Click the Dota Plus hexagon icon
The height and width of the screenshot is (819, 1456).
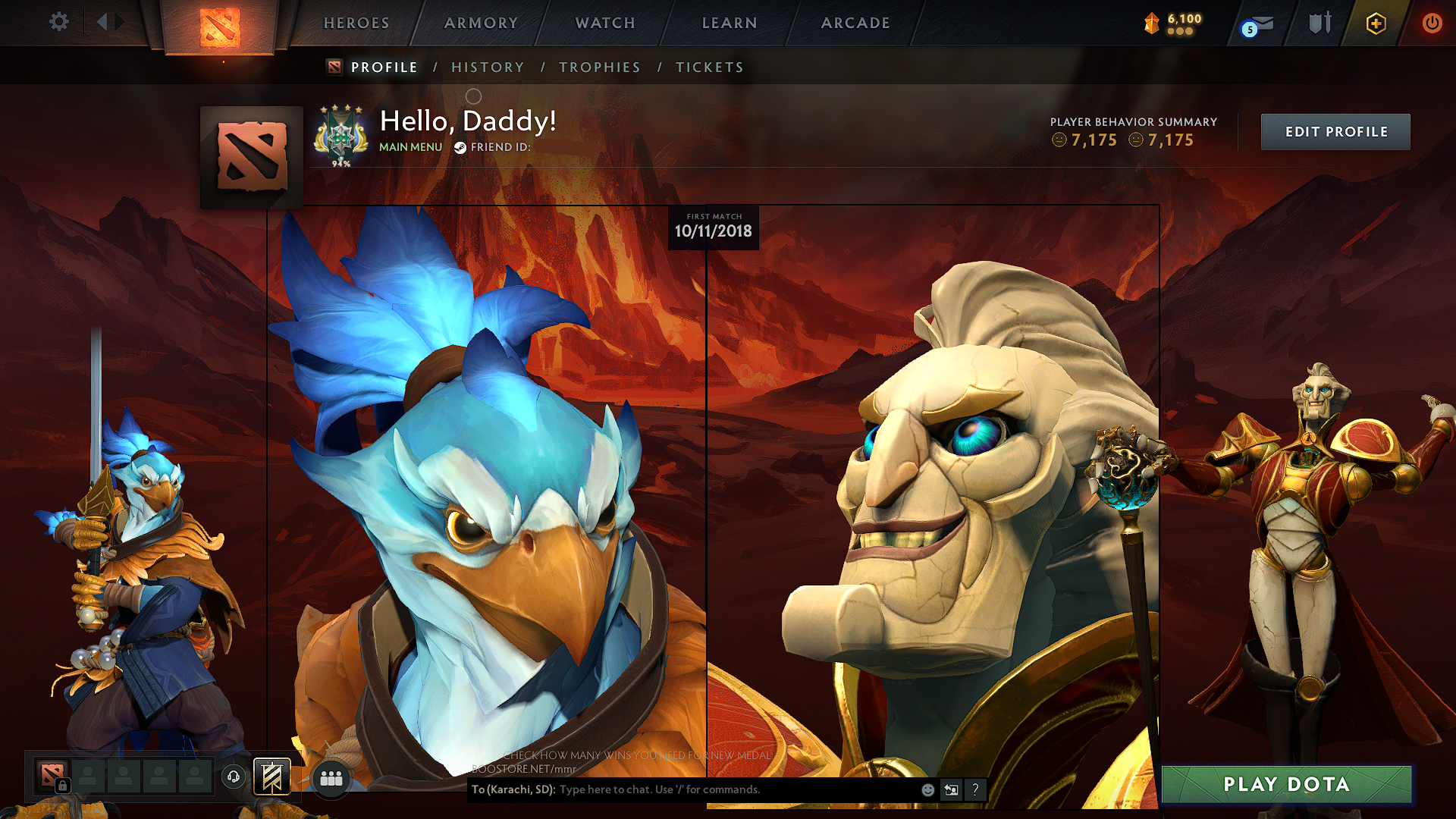(x=1376, y=23)
